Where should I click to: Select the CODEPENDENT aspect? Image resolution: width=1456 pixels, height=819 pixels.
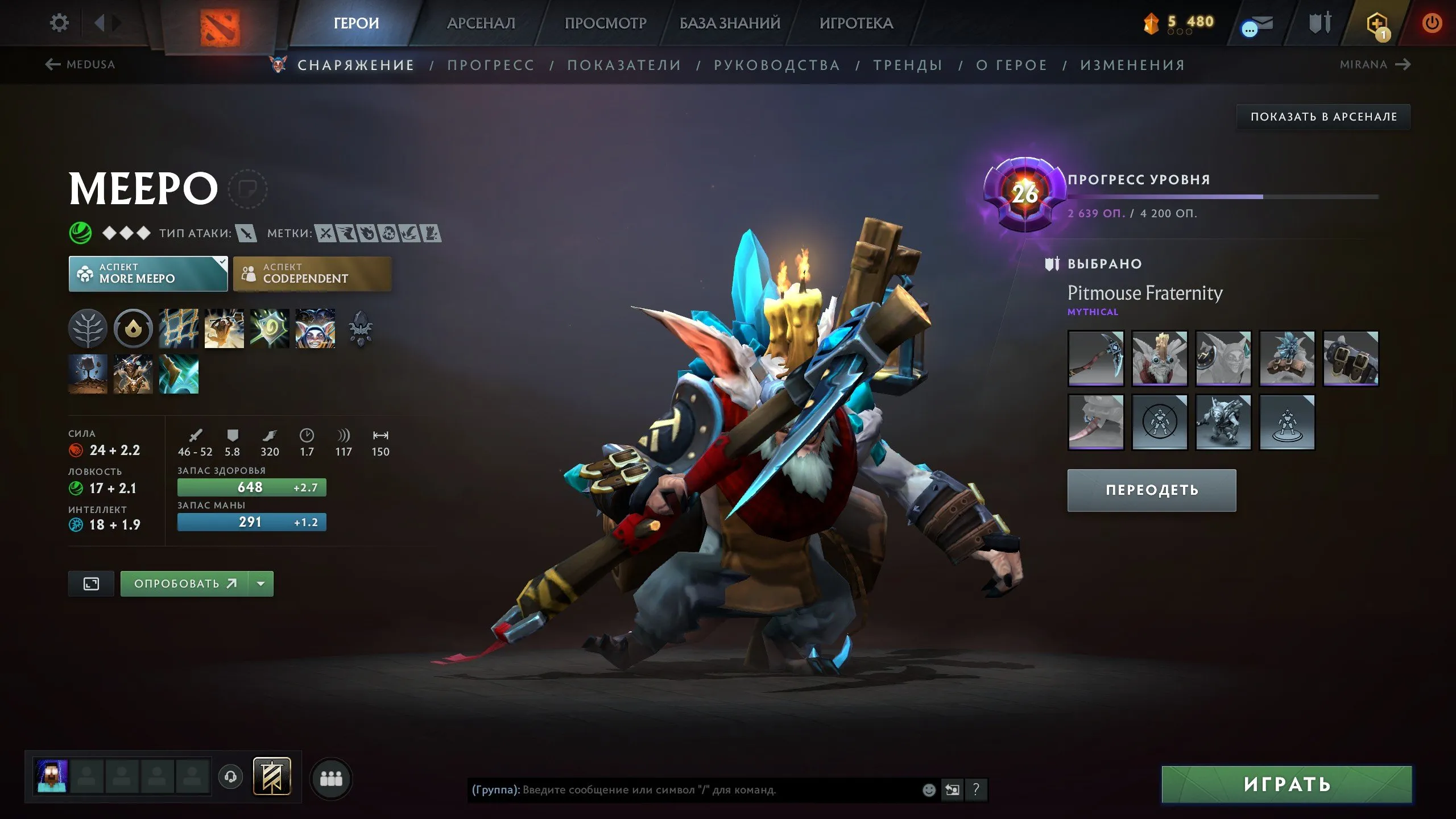pyautogui.click(x=312, y=274)
